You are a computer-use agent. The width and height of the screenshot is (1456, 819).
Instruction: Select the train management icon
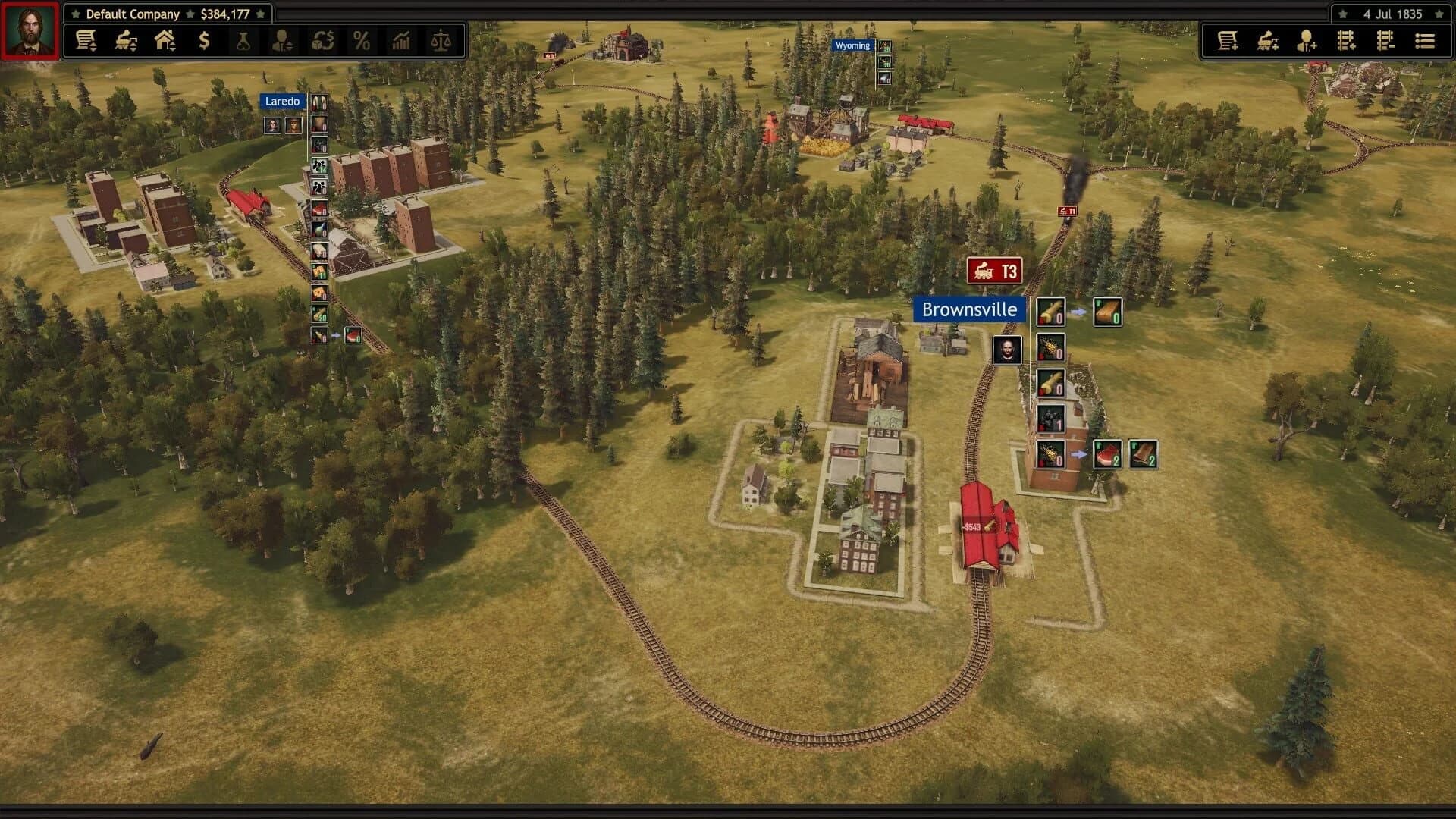pyautogui.click(x=126, y=42)
